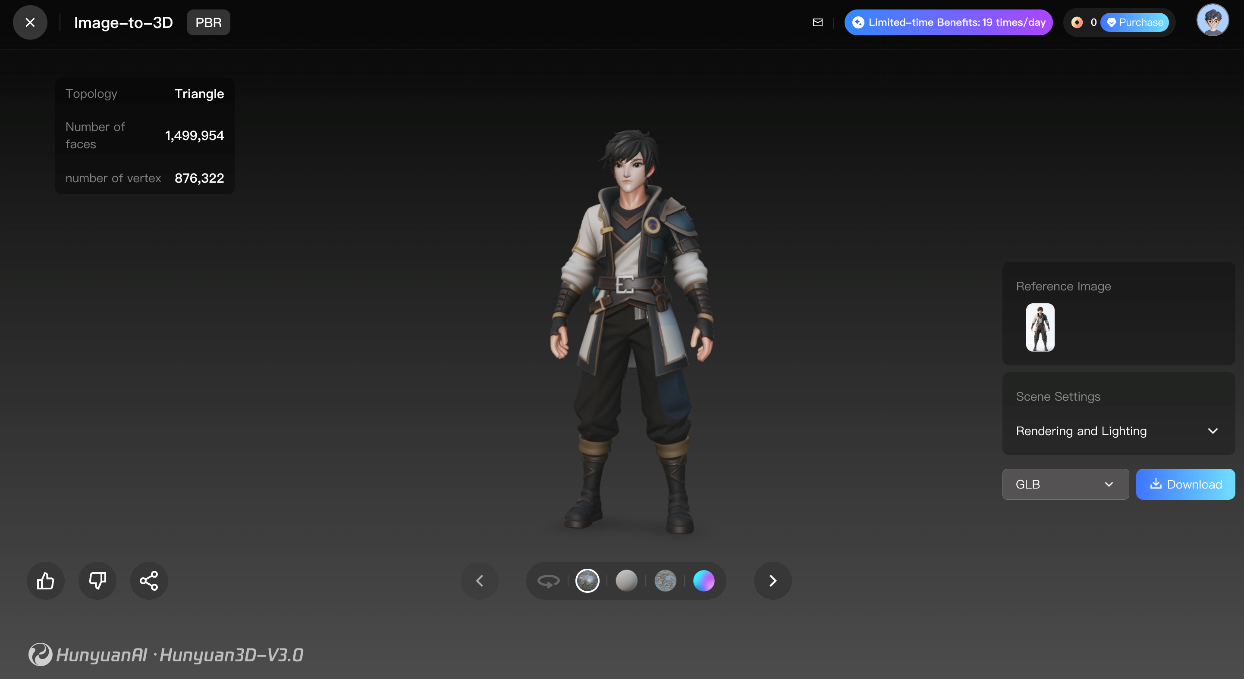1244x679 pixels.
Task: Go to the previous model with left arrow
Action: pos(479,580)
